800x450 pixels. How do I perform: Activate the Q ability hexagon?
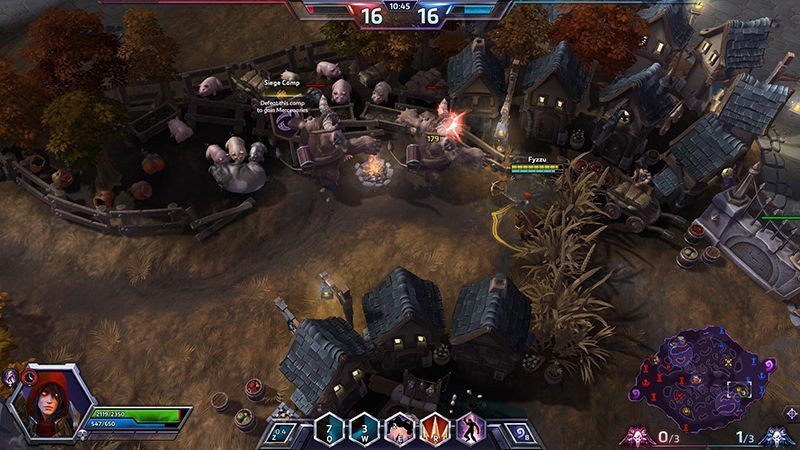331,428
